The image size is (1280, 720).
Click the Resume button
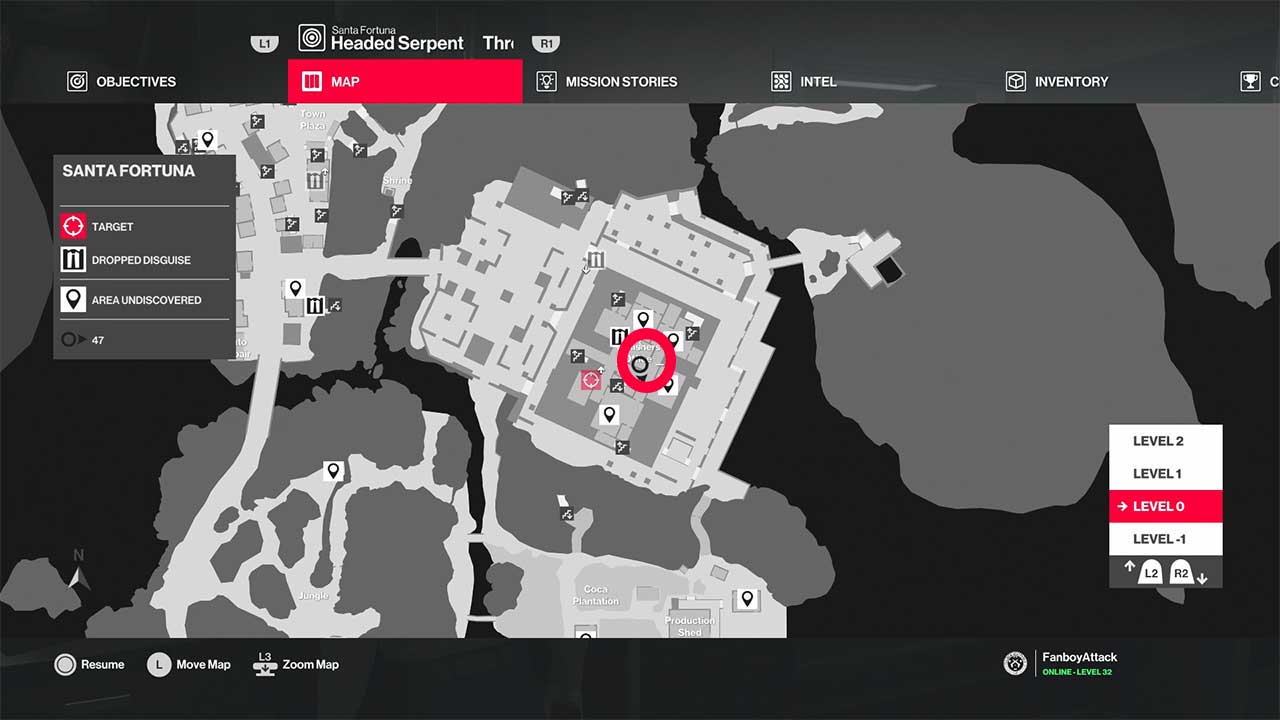pyautogui.click(x=90, y=664)
